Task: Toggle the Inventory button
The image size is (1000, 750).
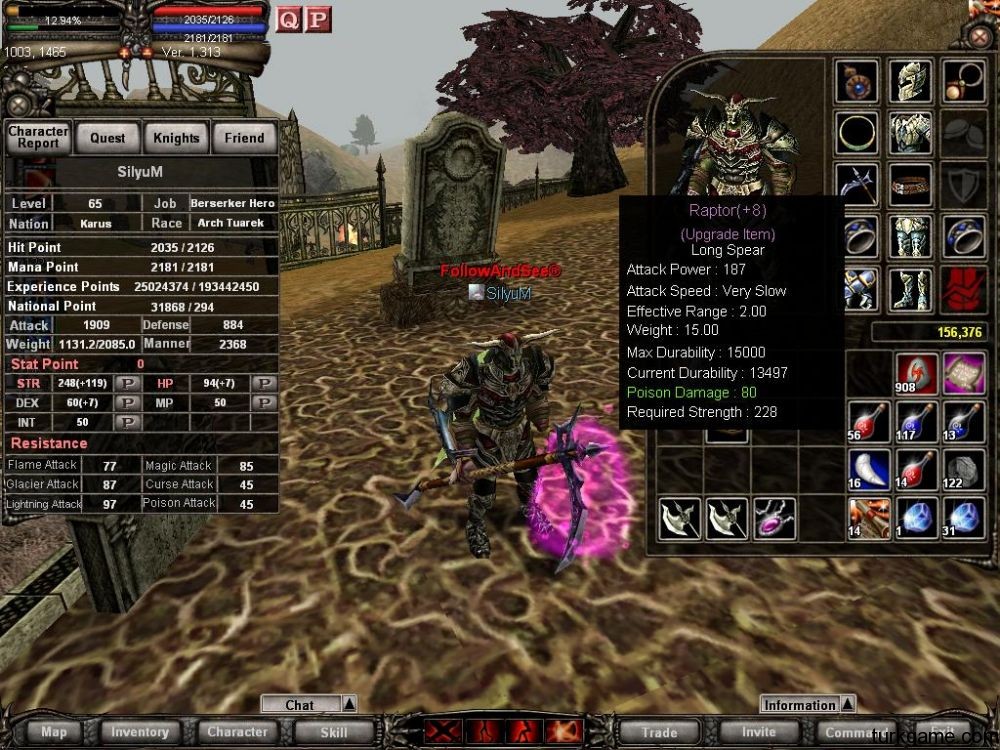Action: point(140,732)
